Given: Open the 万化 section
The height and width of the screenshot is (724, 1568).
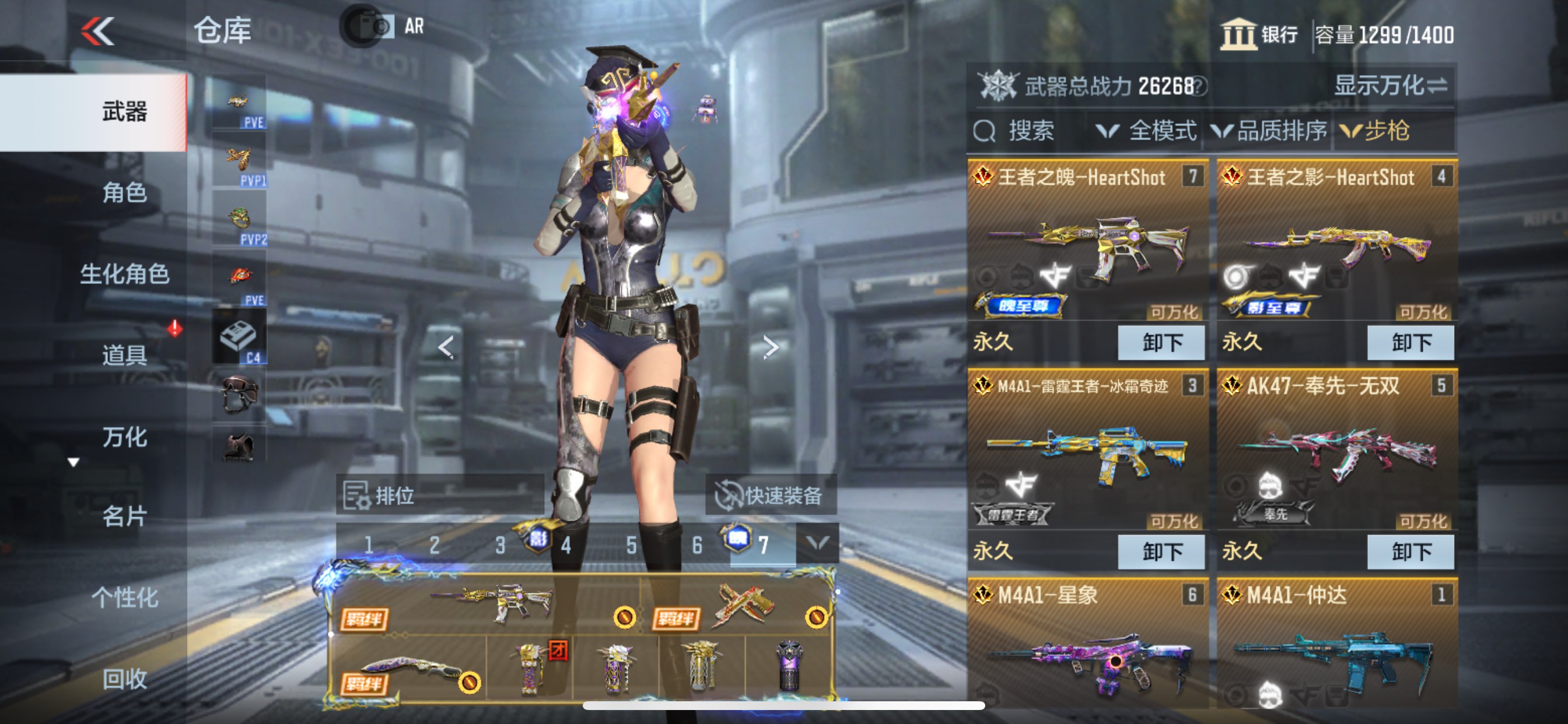Looking at the screenshot, I should [x=124, y=436].
